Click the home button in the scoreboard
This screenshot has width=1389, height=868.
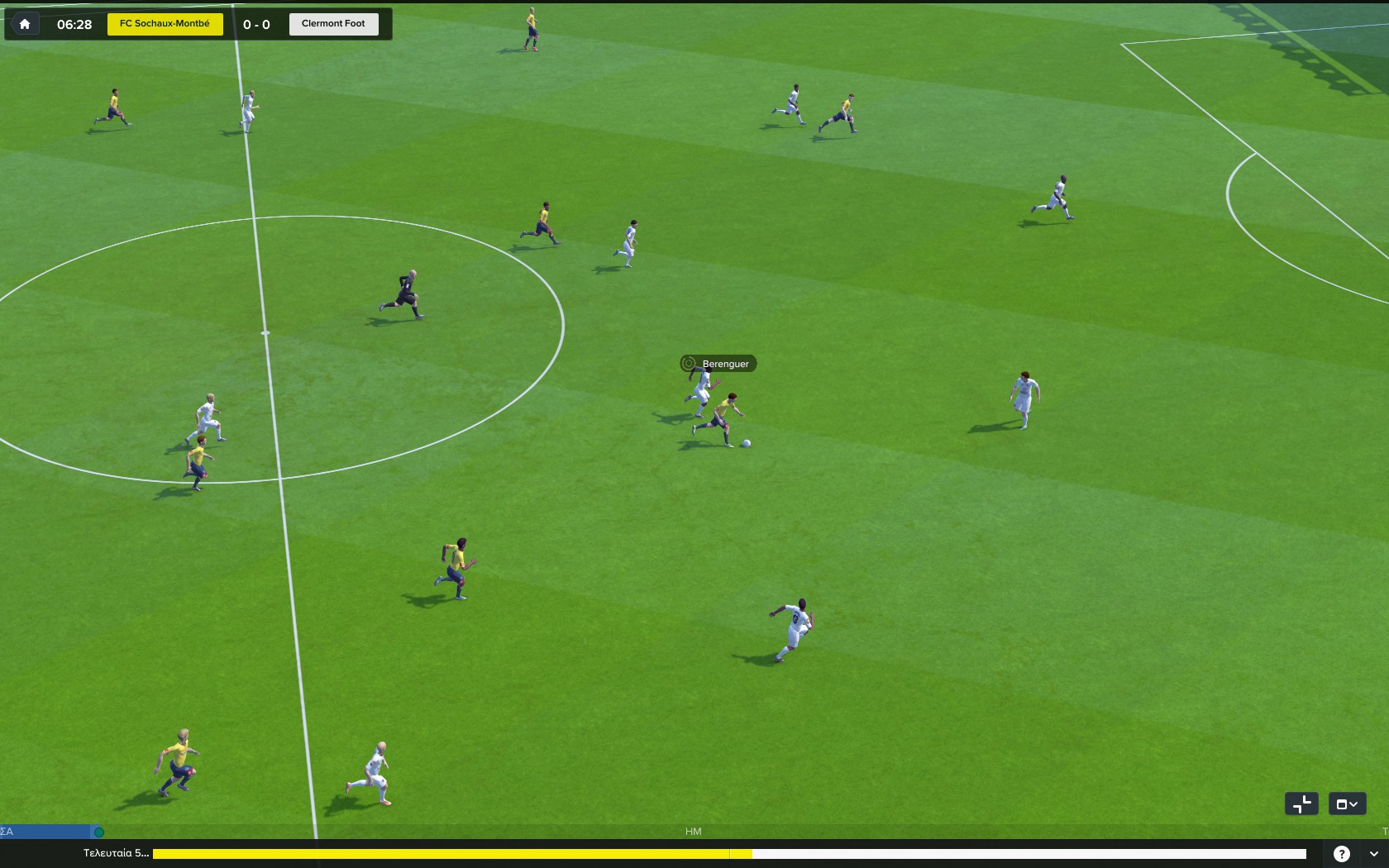(25, 24)
